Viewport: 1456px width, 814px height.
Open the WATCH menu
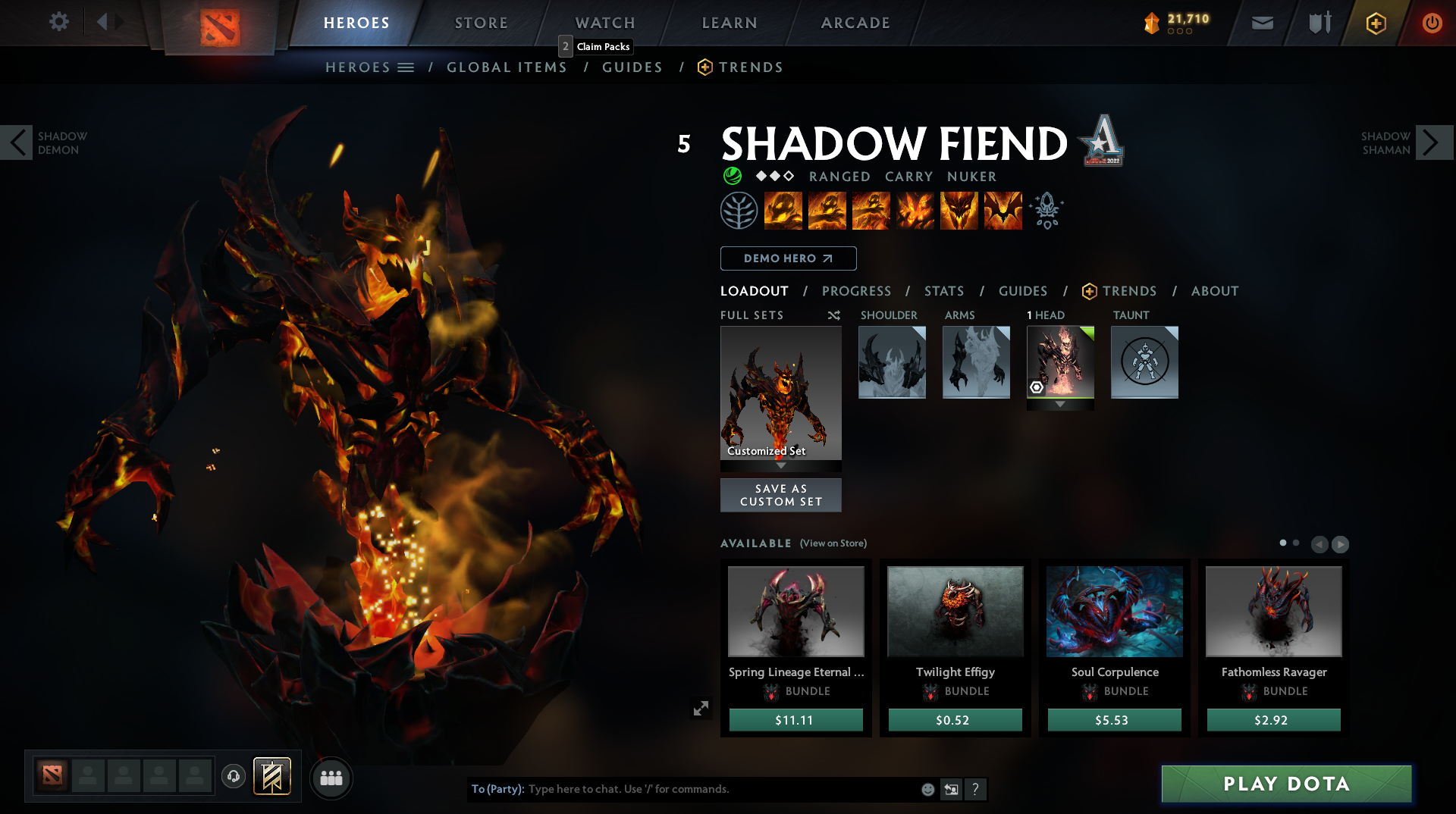pyautogui.click(x=604, y=23)
